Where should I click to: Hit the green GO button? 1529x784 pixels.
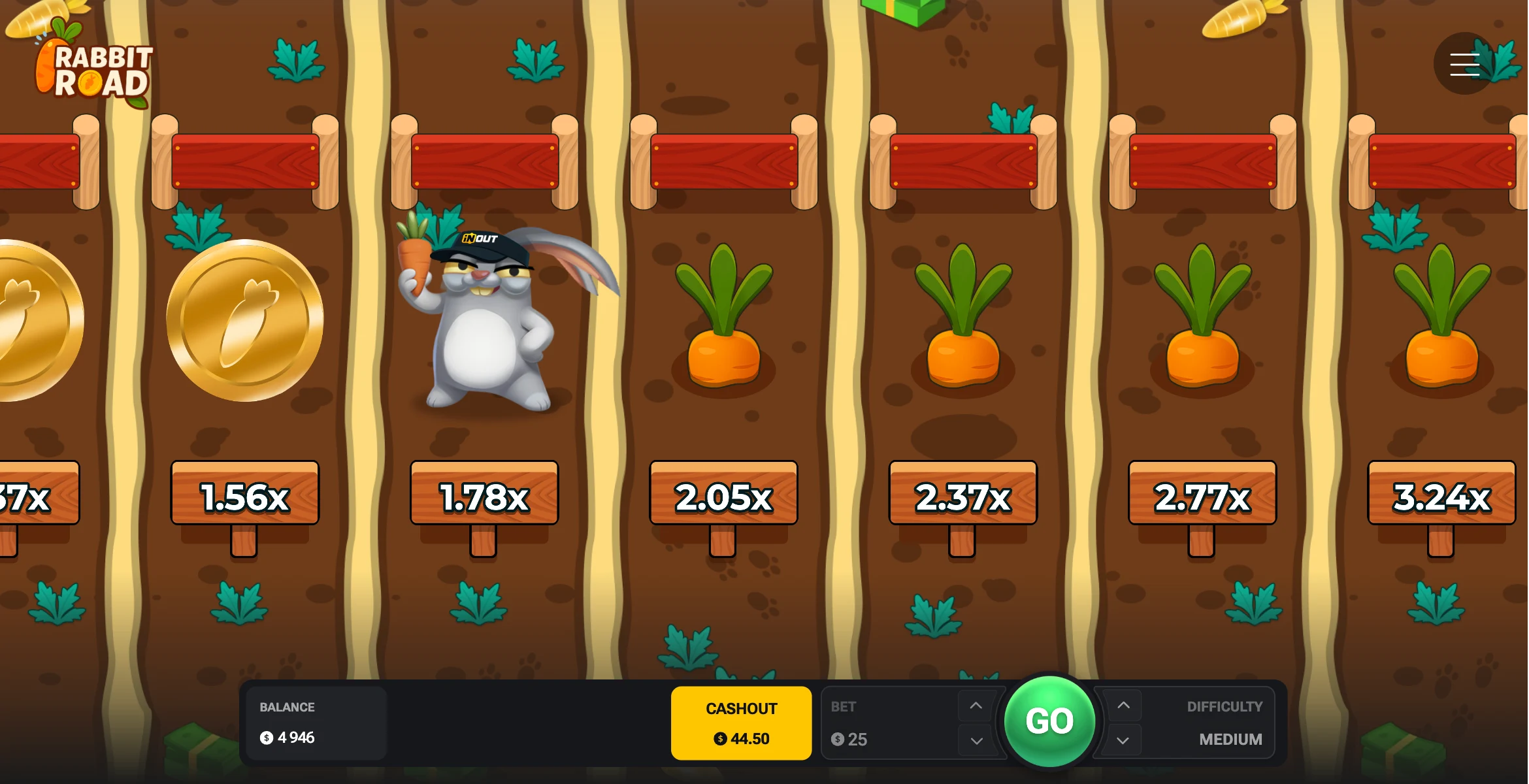pos(1049,721)
